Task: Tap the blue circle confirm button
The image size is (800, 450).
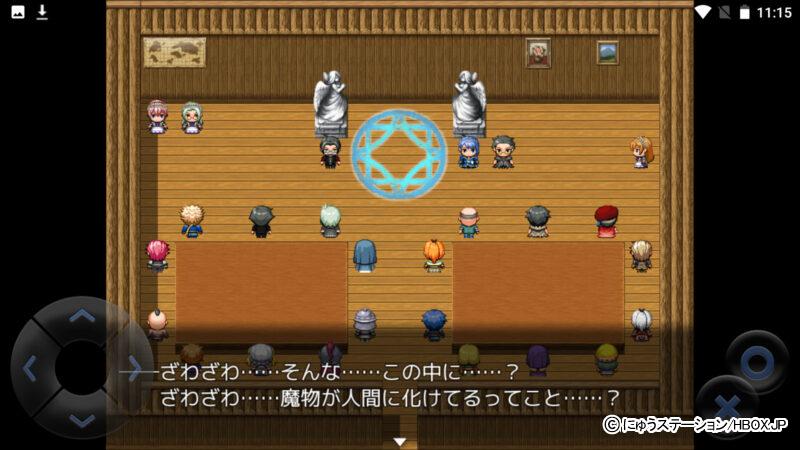Action: tap(756, 360)
